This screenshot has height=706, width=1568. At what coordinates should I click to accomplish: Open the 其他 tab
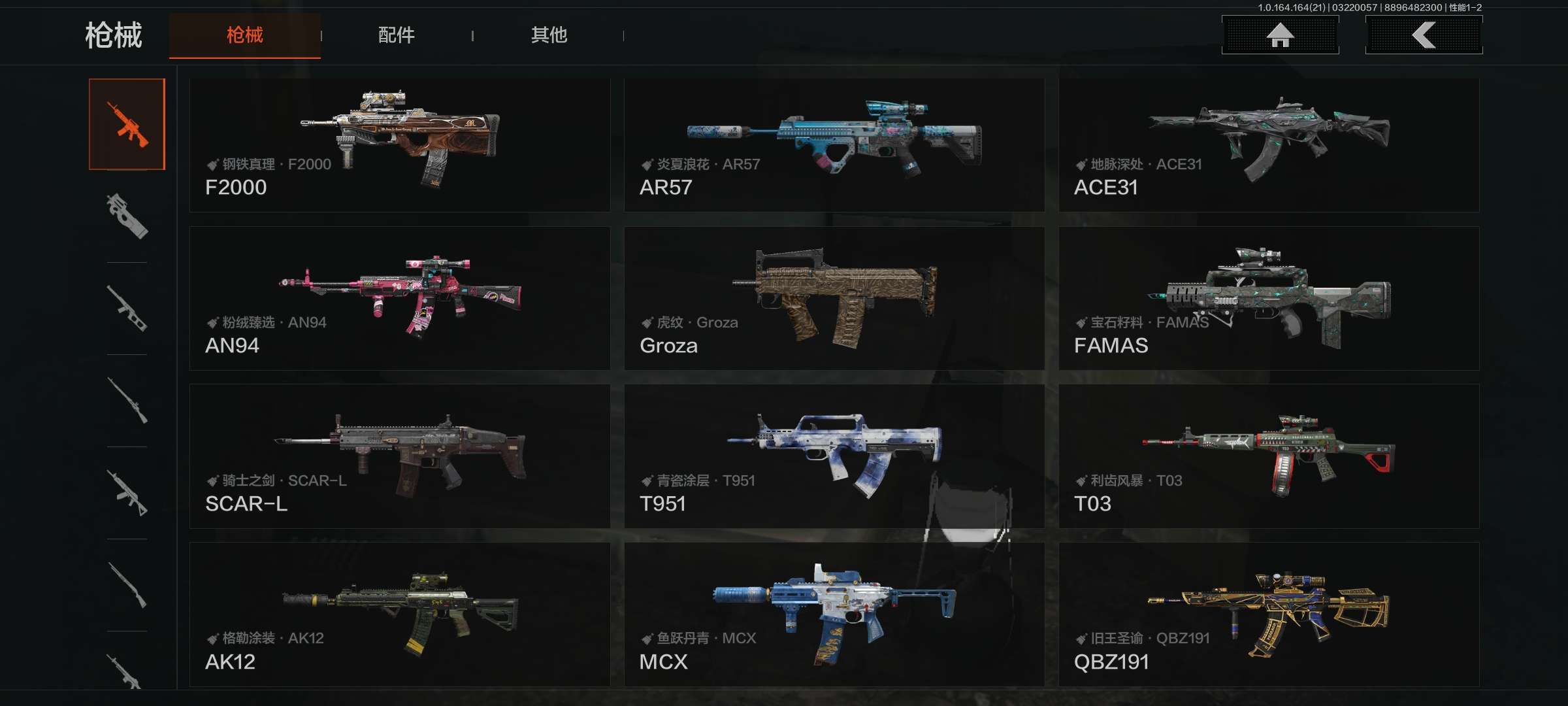[549, 35]
